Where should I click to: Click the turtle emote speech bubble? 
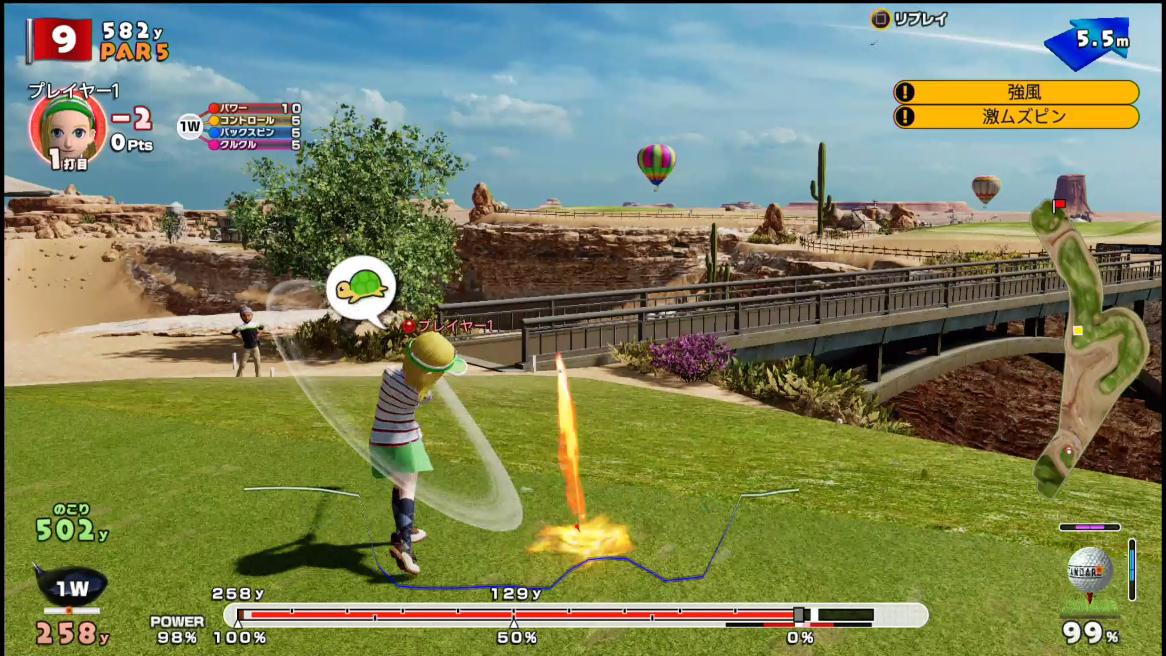(361, 289)
